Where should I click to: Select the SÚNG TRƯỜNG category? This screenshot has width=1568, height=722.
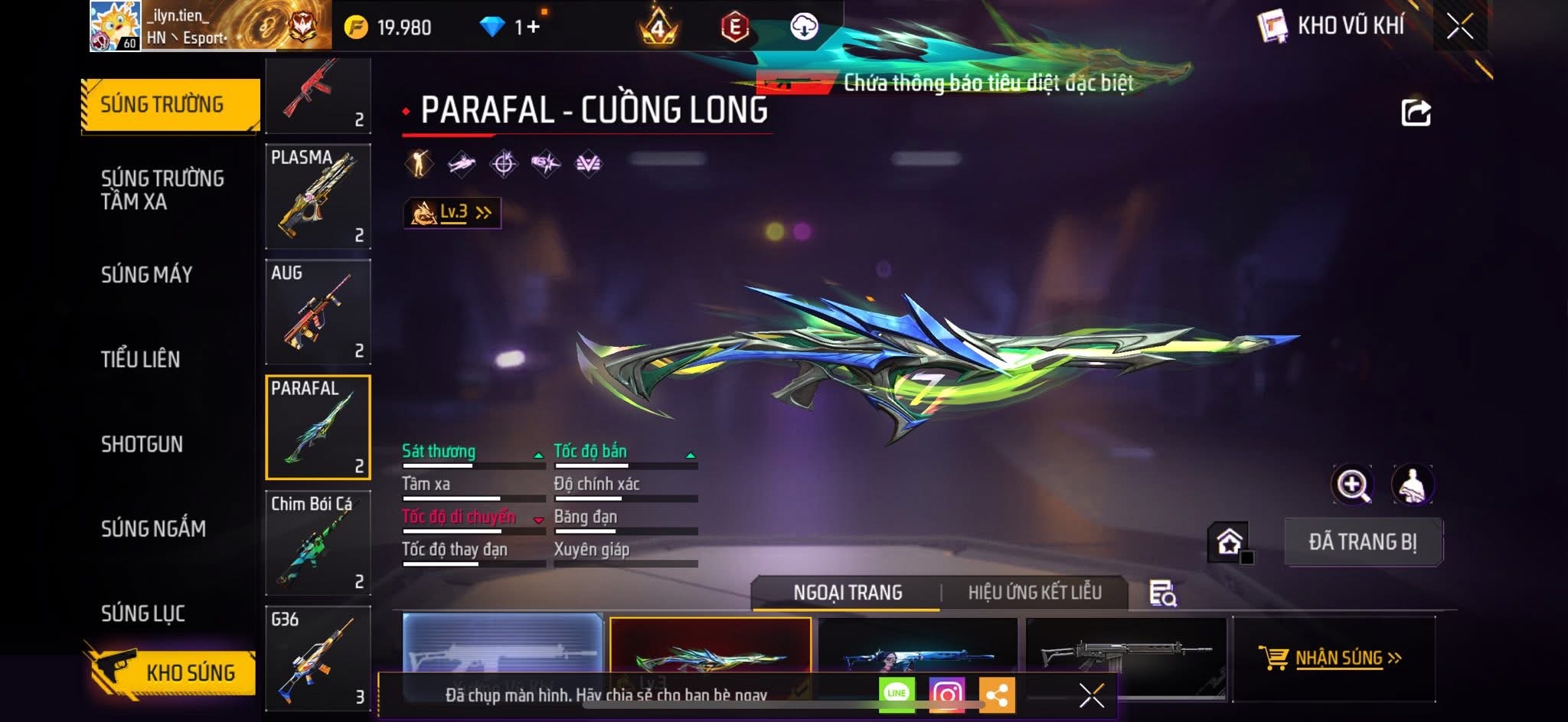pyautogui.click(x=162, y=105)
